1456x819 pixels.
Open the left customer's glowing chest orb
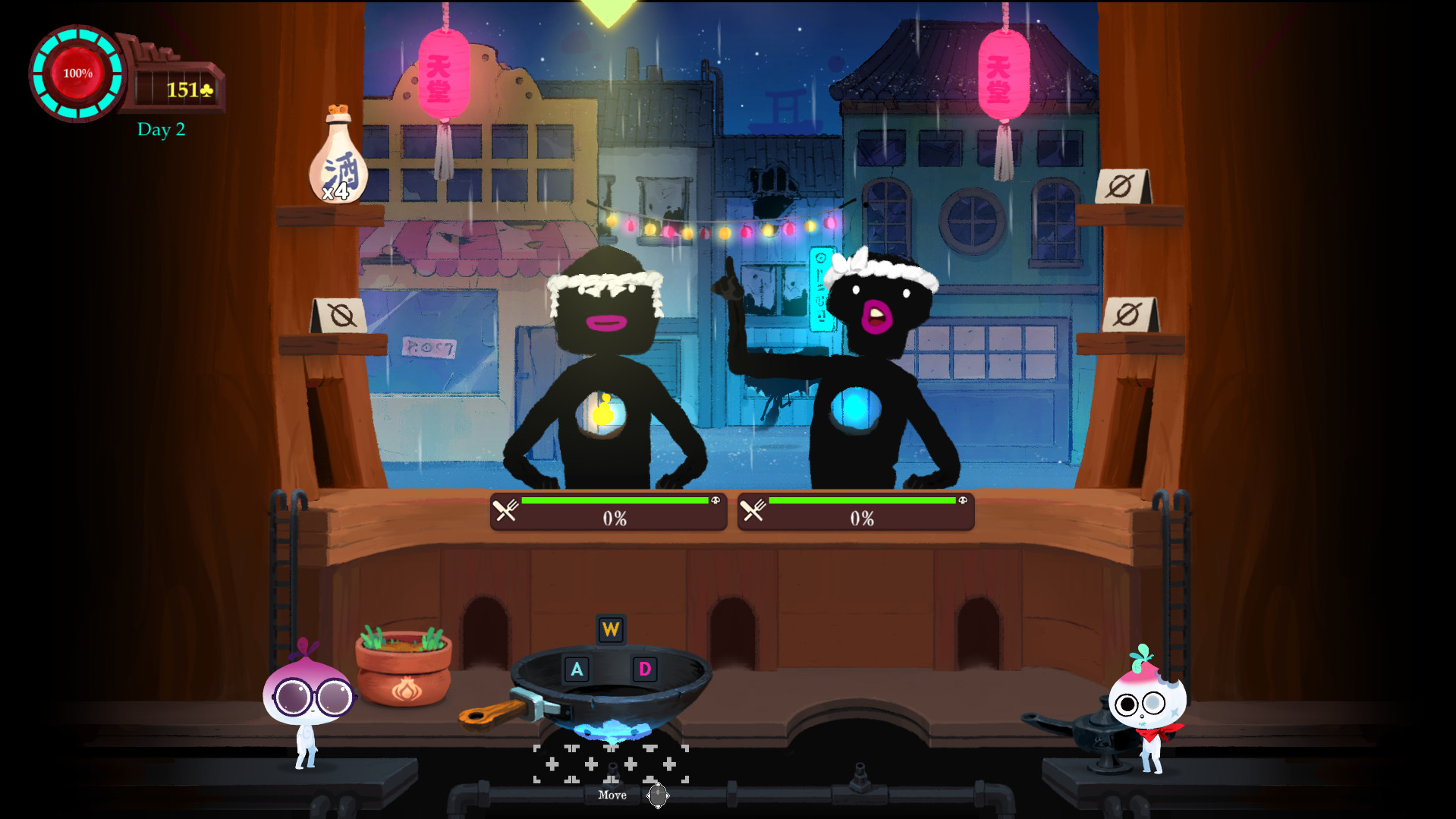pos(603,414)
